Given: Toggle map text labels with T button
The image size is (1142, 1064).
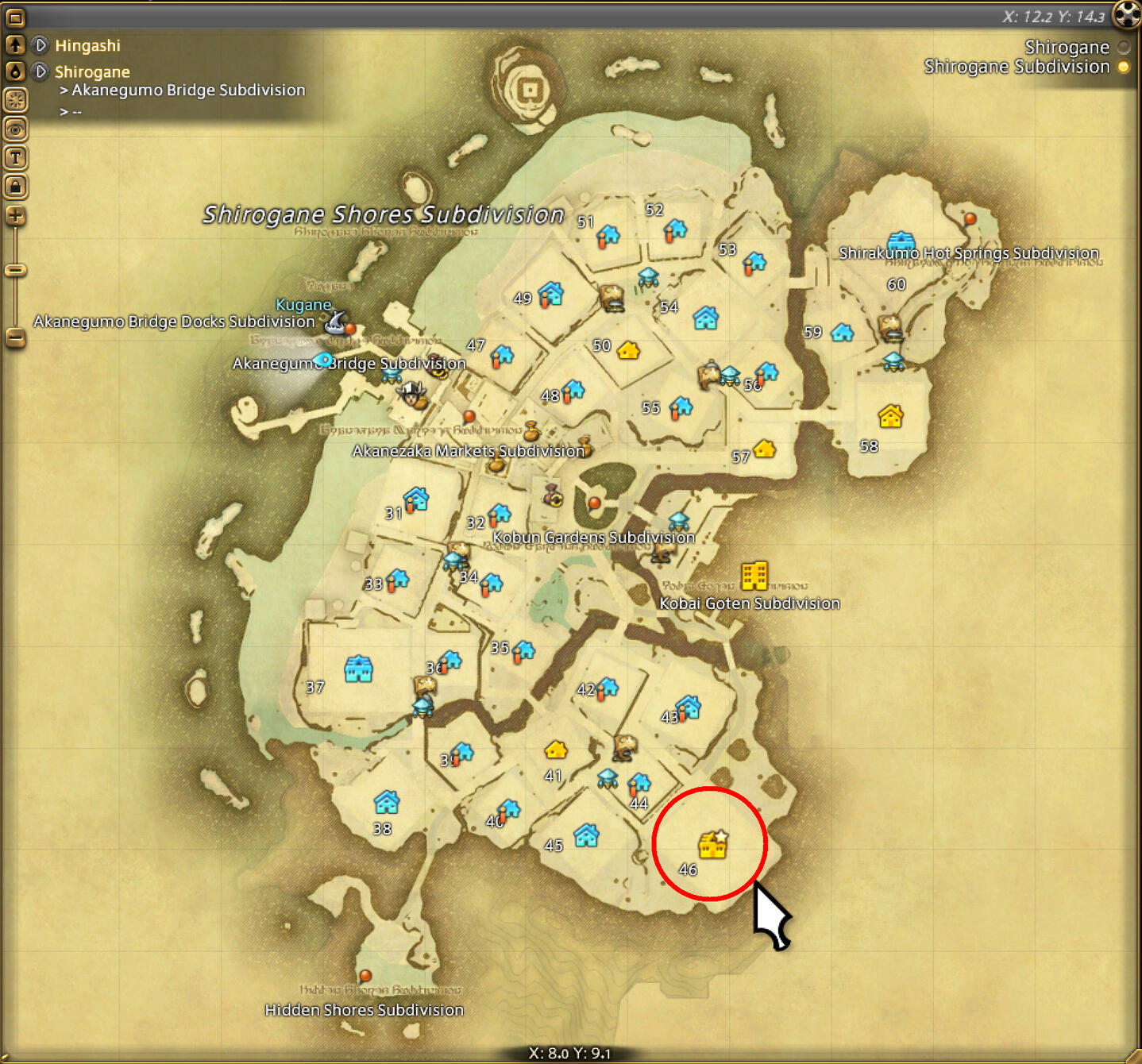Looking at the screenshot, I should (x=15, y=158).
